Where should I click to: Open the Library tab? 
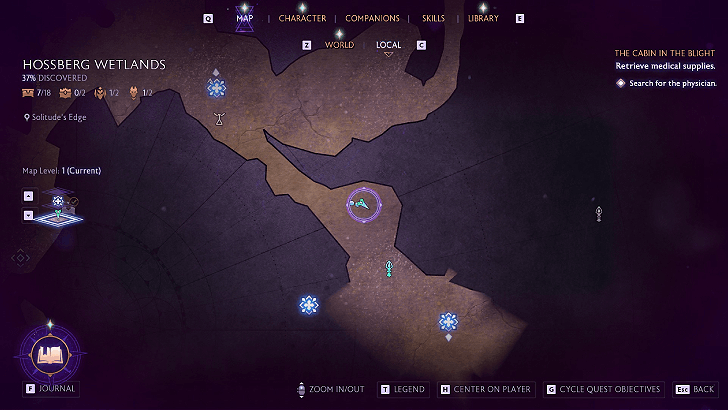tap(483, 18)
